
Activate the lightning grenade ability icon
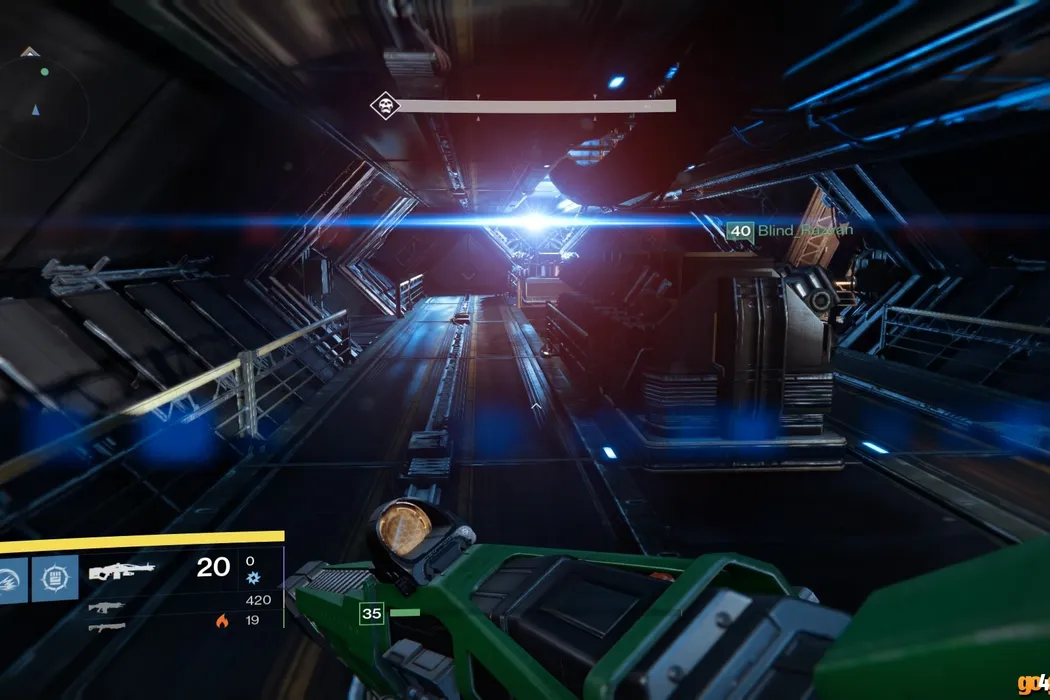(14, 578)
